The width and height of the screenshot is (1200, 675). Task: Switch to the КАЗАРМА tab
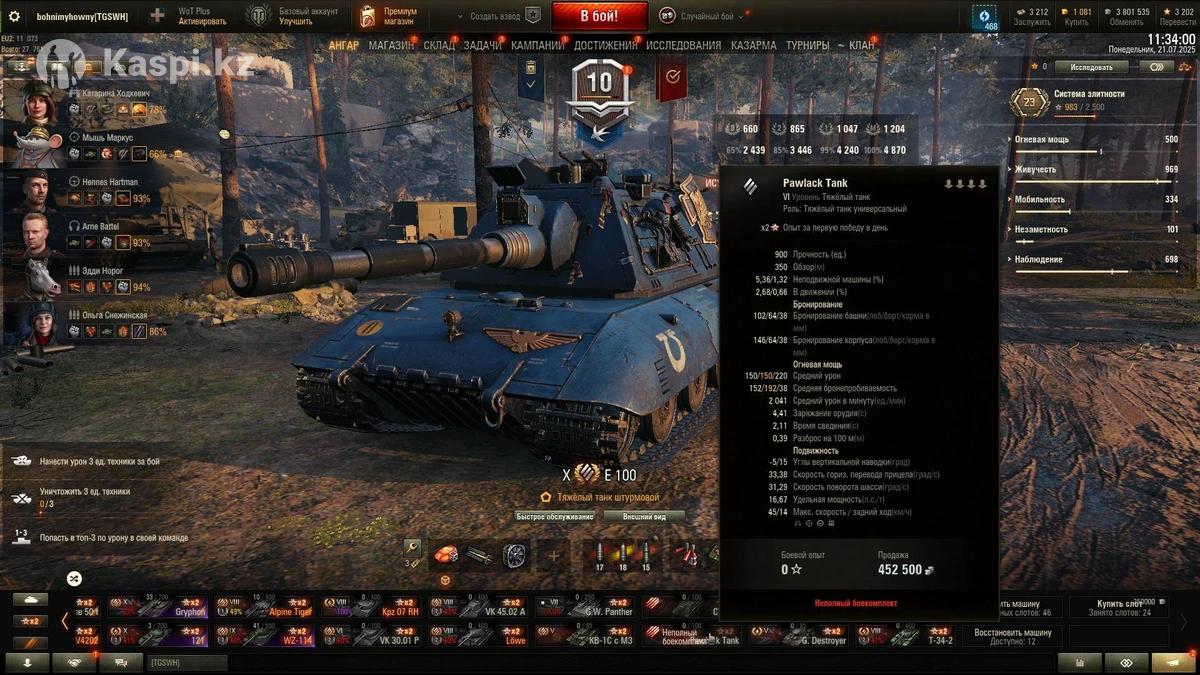tap(753, 45)
